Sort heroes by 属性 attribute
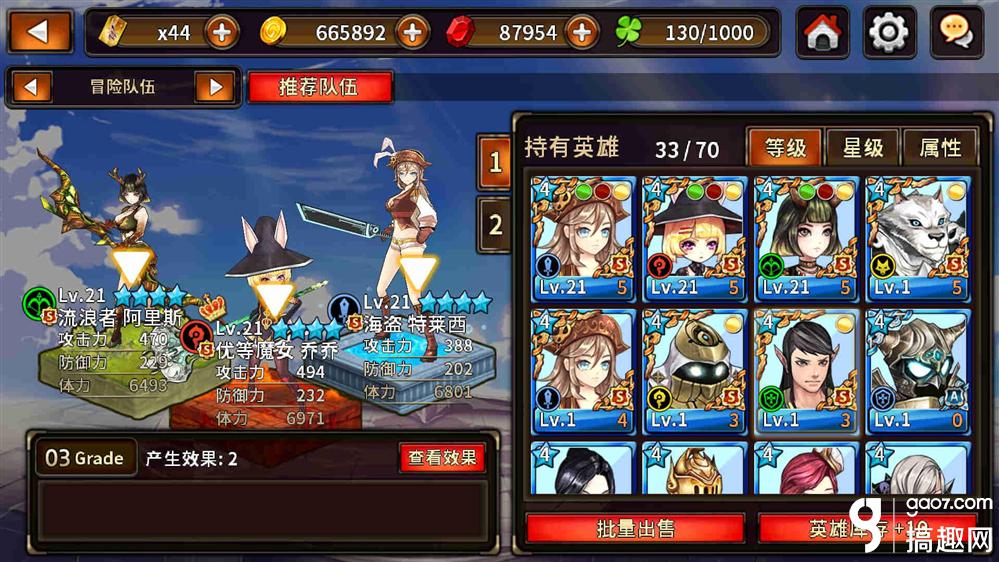This screenshot has width=999, height=562. [938, 148]
